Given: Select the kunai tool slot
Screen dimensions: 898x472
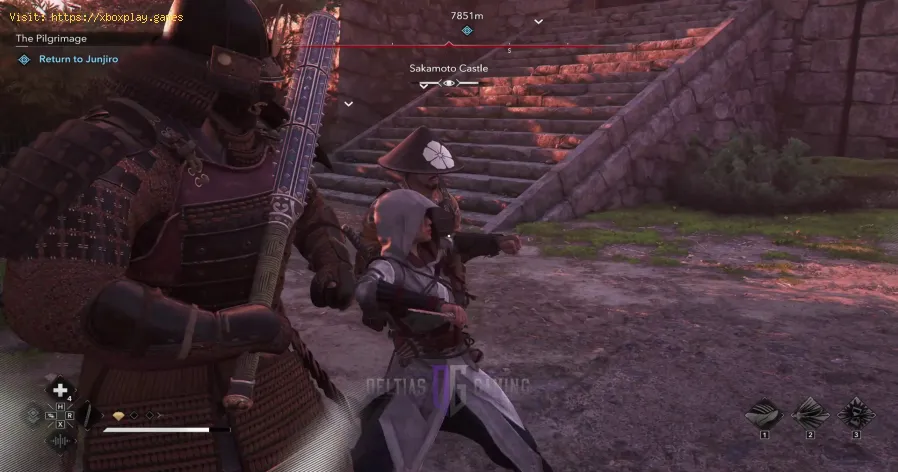Looking at the screenshot, I should [x=86, y=415].
